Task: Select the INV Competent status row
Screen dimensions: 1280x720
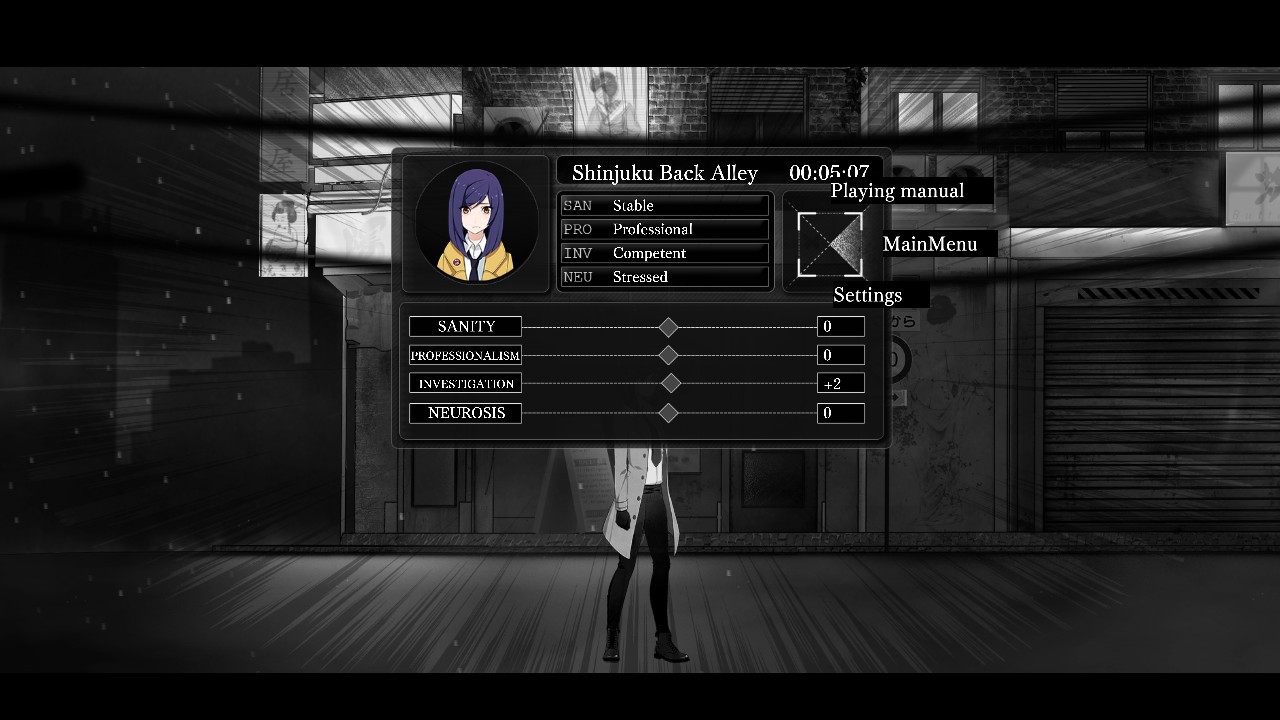Action: point(664,253)
